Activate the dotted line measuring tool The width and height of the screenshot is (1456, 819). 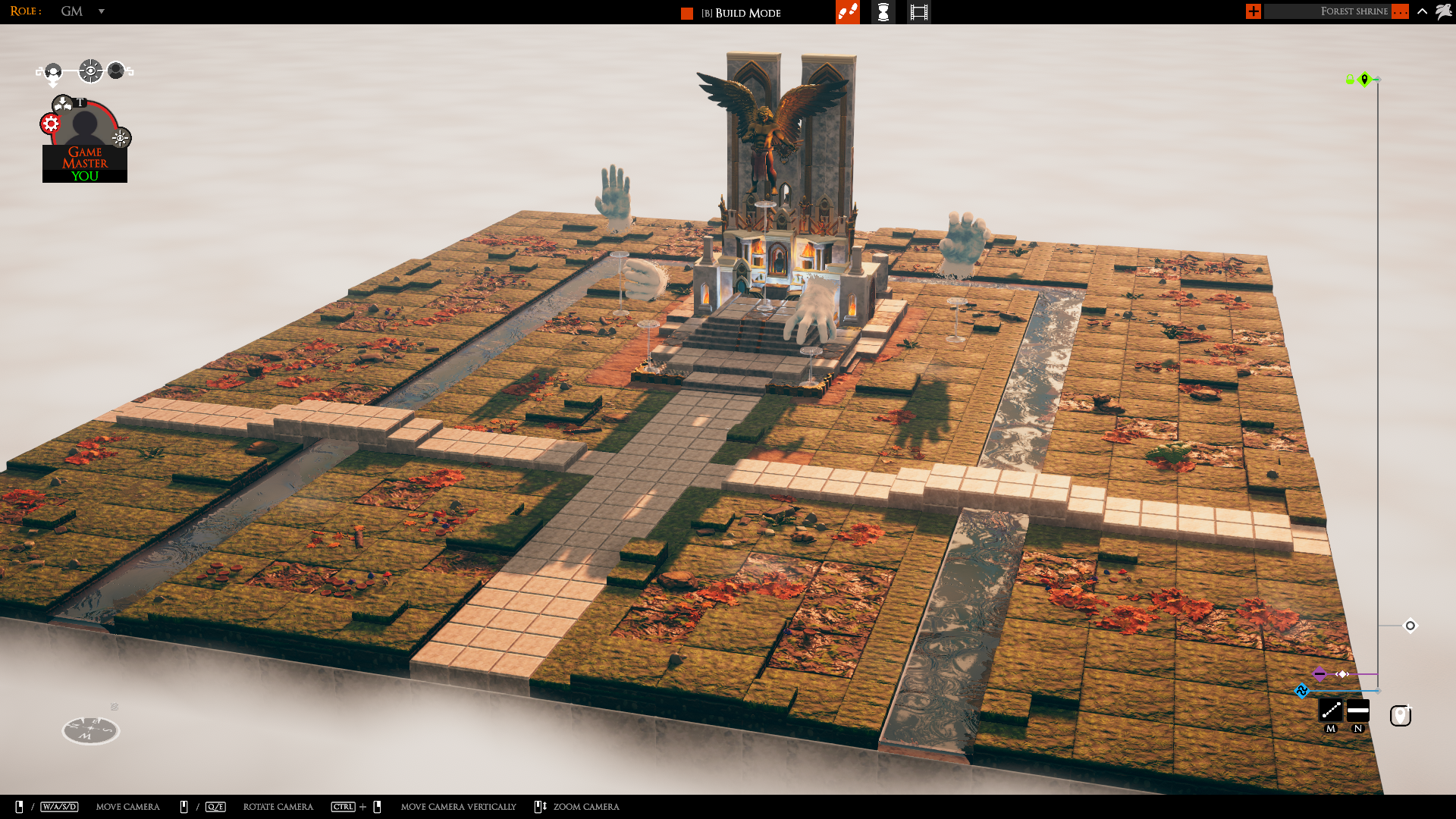[1331, 711]
